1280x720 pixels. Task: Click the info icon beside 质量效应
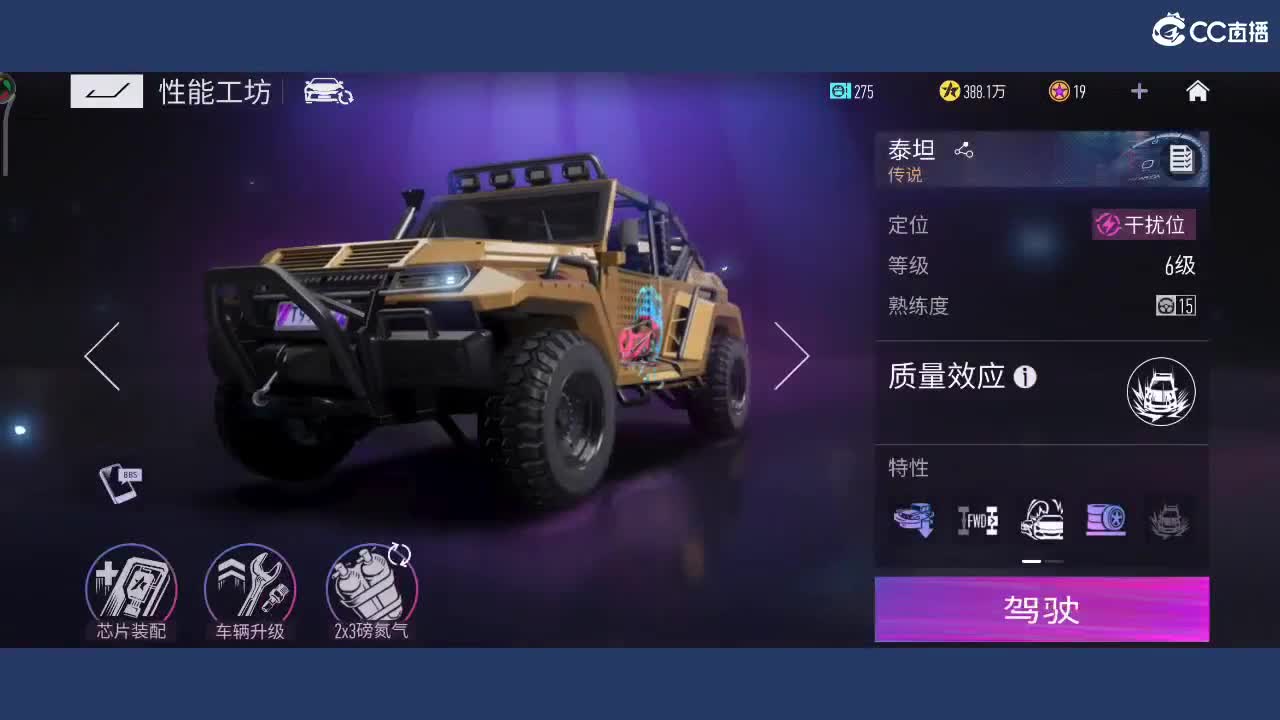pos(1024,377)
